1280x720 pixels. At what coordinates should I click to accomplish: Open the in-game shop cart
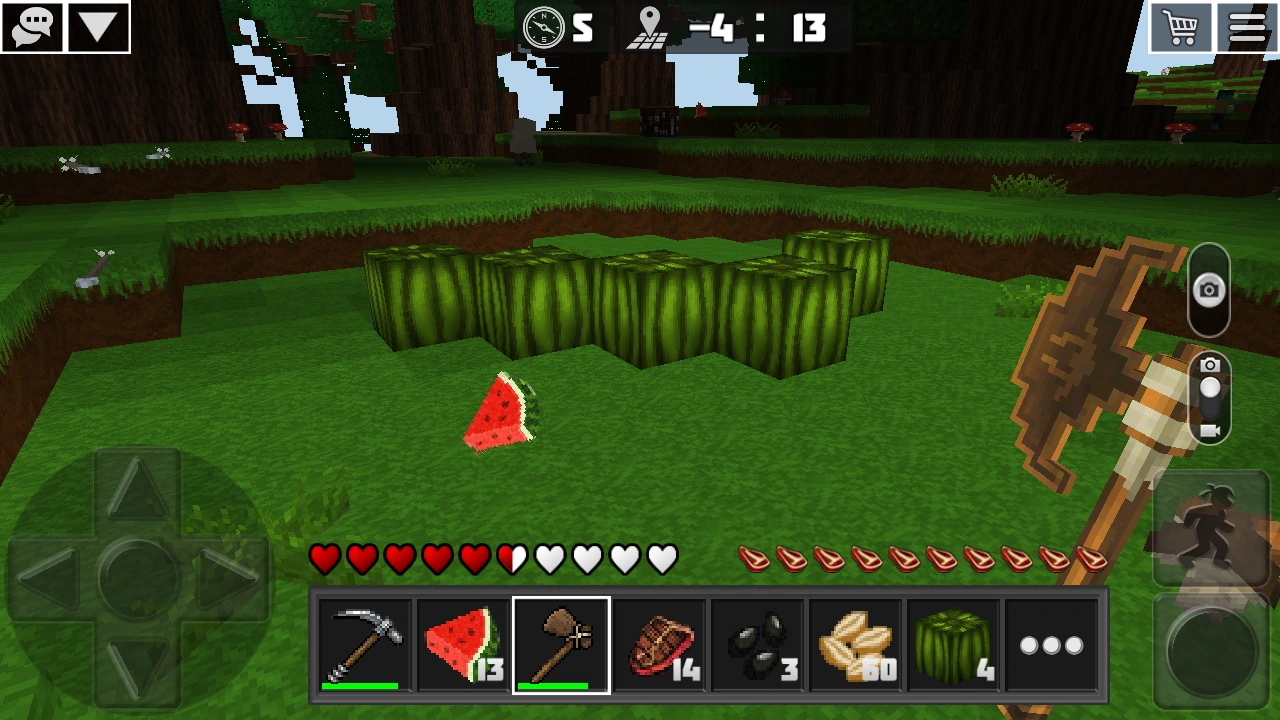1180,26
